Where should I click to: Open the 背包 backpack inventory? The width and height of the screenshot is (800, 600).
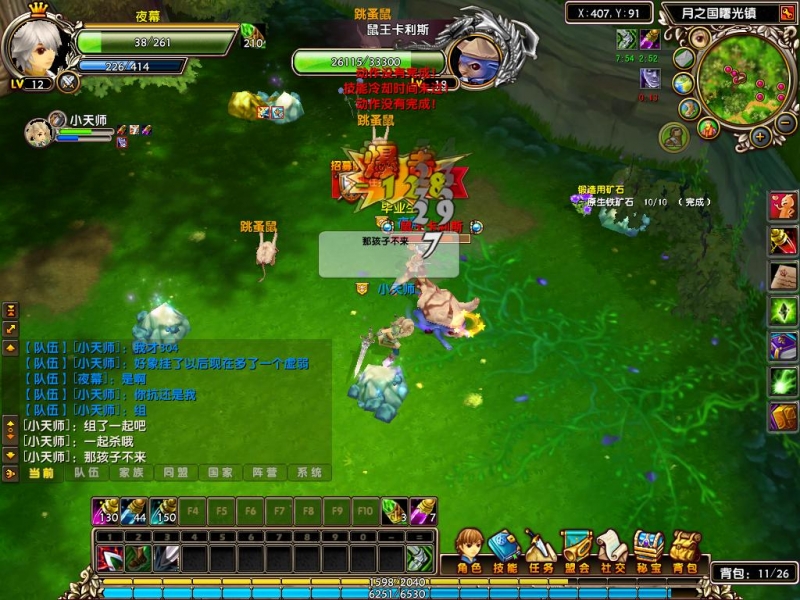click(x=685, y=548)
